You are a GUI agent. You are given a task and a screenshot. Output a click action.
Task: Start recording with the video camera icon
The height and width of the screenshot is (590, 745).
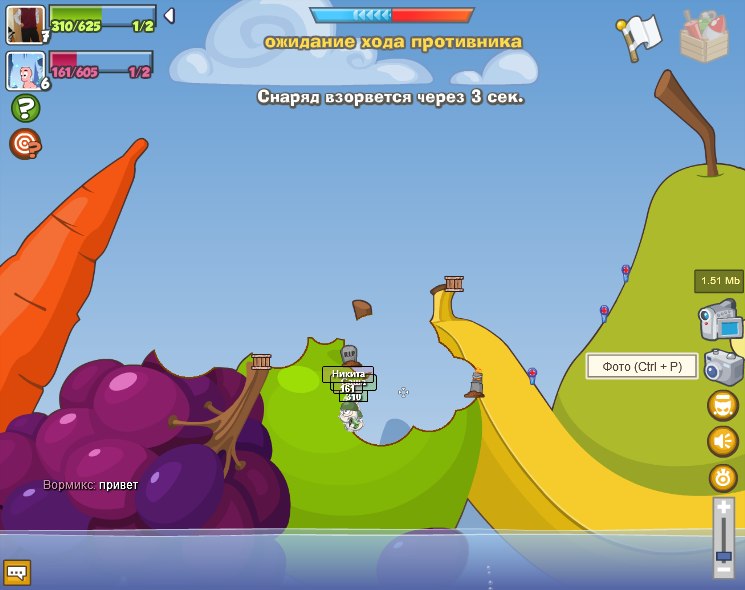tap(721, 320)
